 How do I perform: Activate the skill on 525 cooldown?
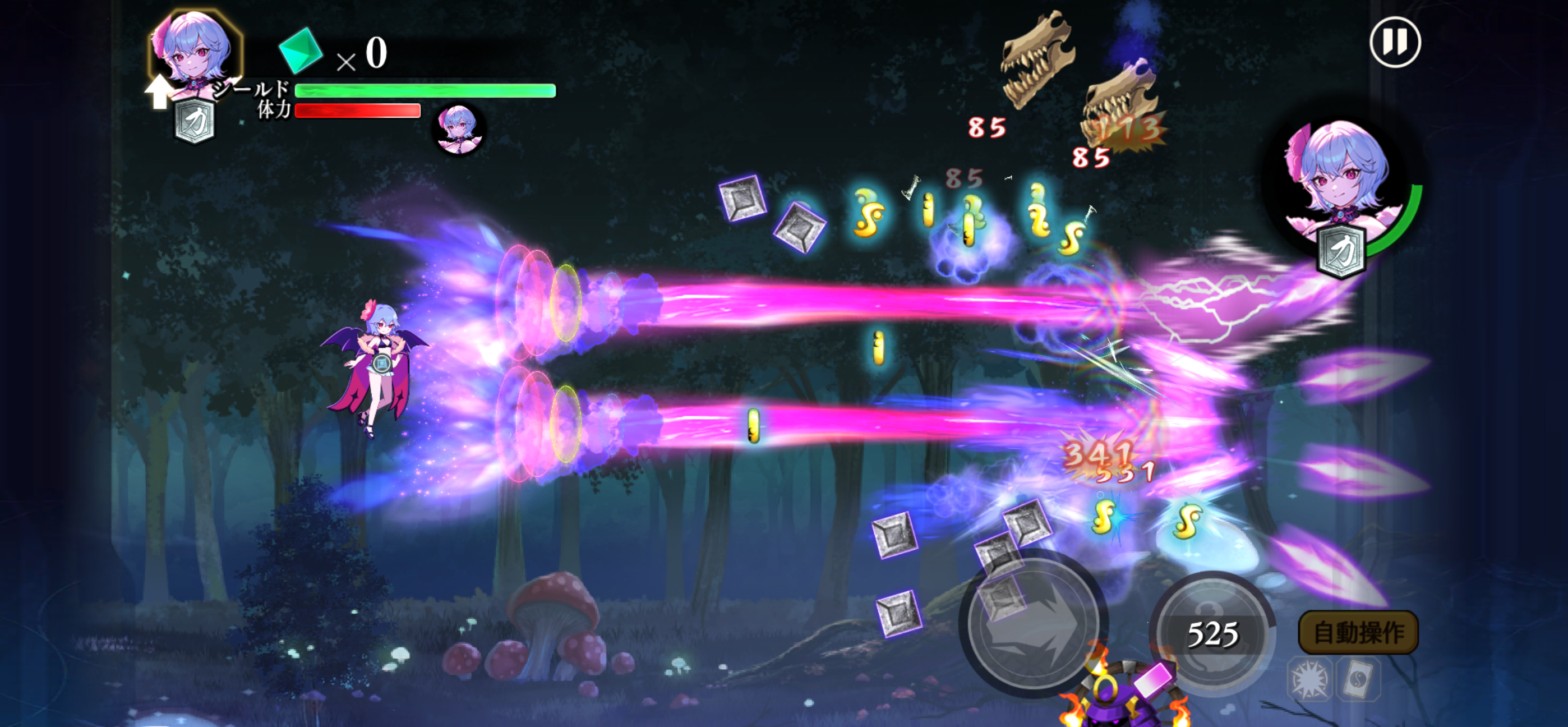click(1212, 633)
